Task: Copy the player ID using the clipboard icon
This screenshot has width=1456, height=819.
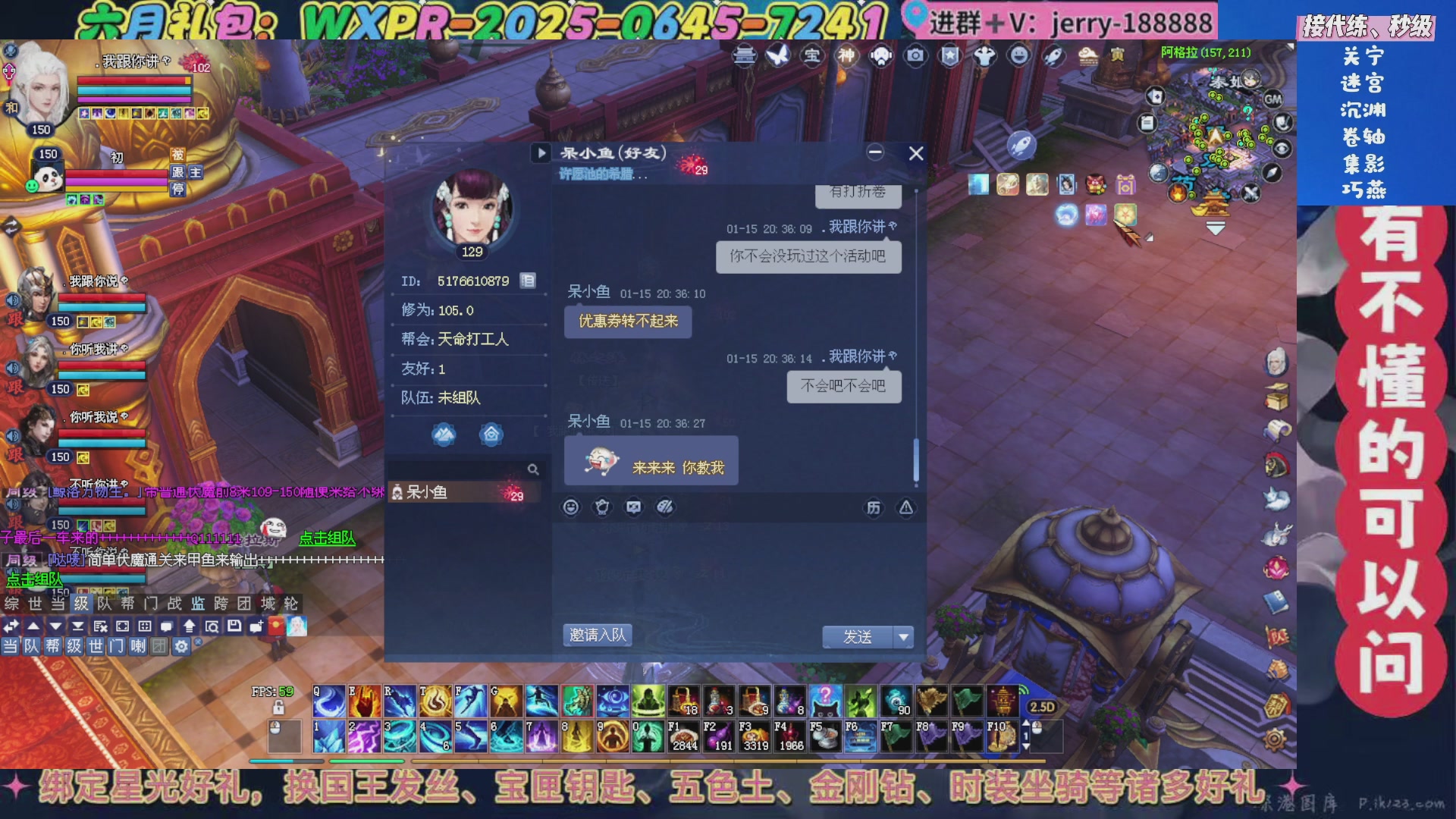Action: pos(529,280)
